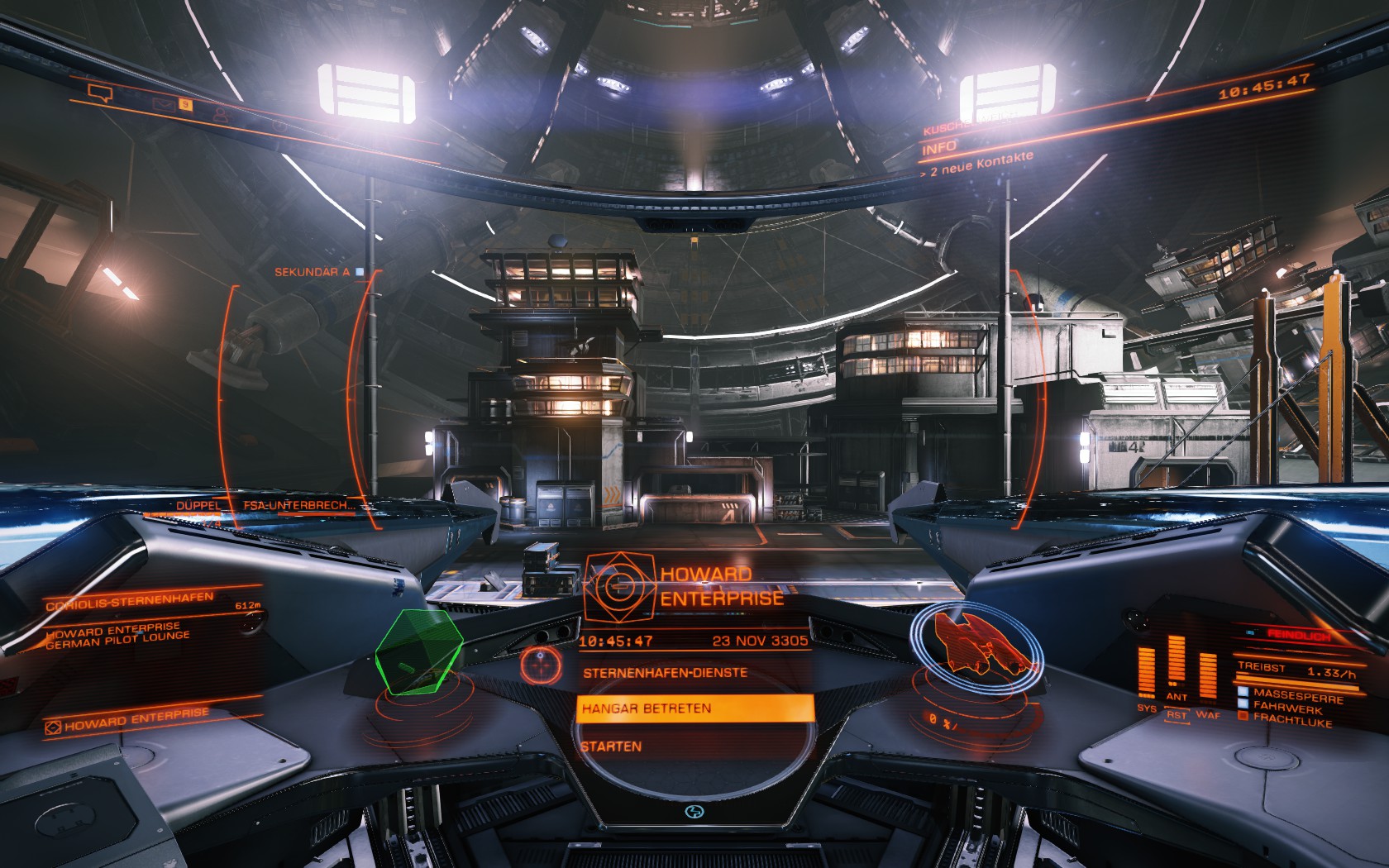Image resolution: width=1389 pixels, height=868 pixels.
Task: Show the contacts person icon
Action: [220, 114]
